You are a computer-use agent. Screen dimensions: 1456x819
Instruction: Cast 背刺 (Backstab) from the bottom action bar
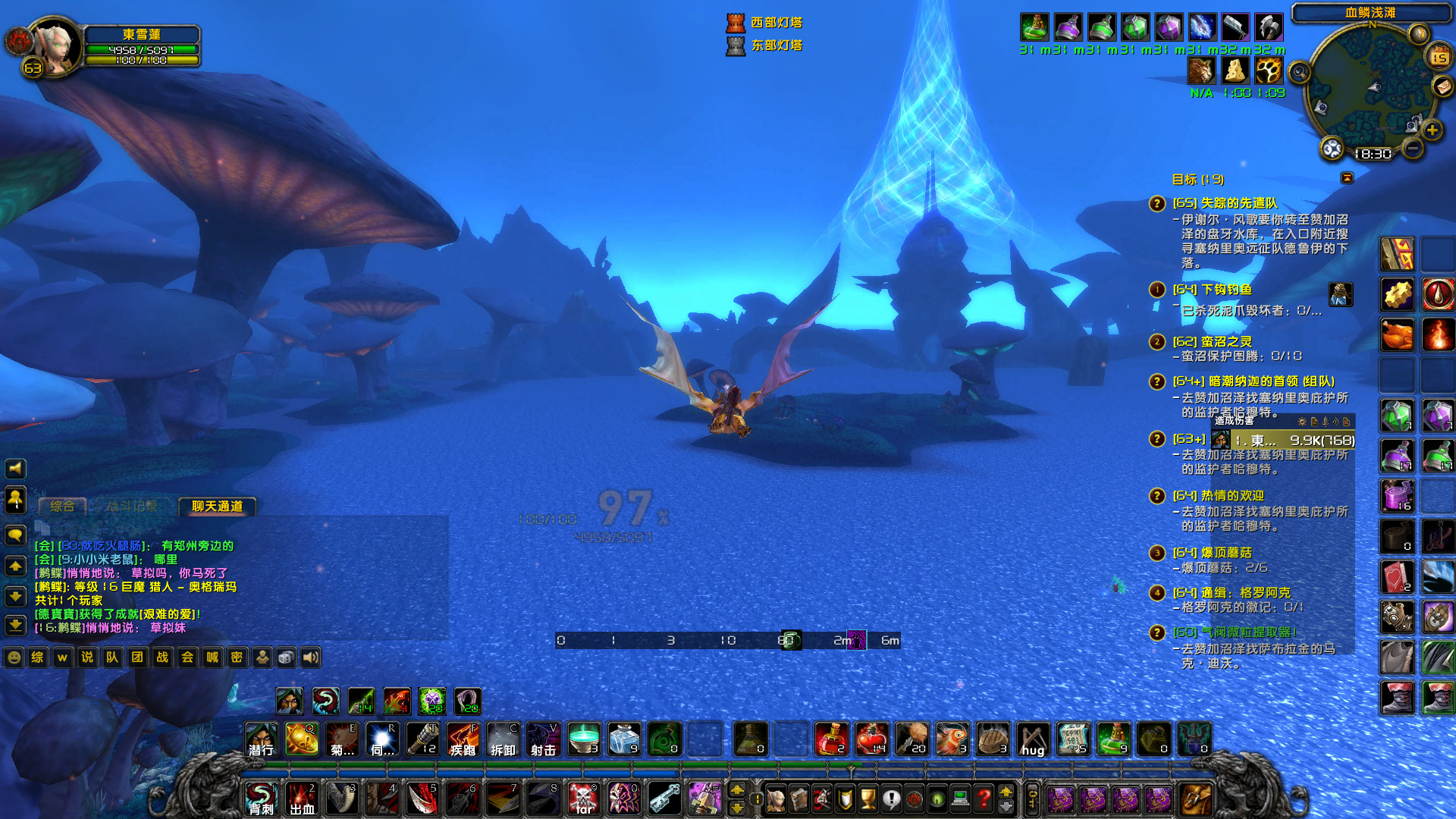coord(261,799)
